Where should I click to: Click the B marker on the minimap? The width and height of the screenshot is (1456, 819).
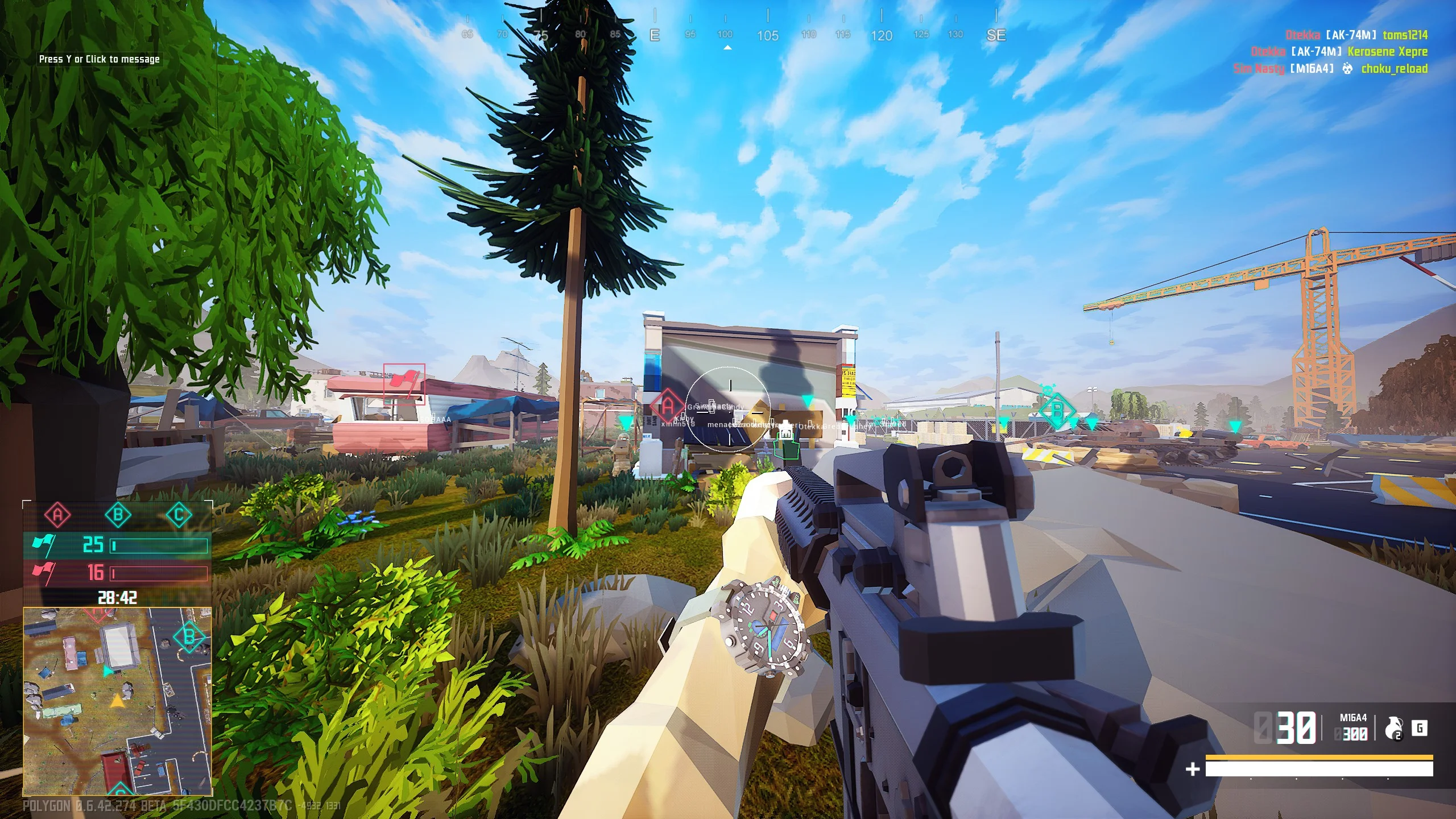(189, 637)
